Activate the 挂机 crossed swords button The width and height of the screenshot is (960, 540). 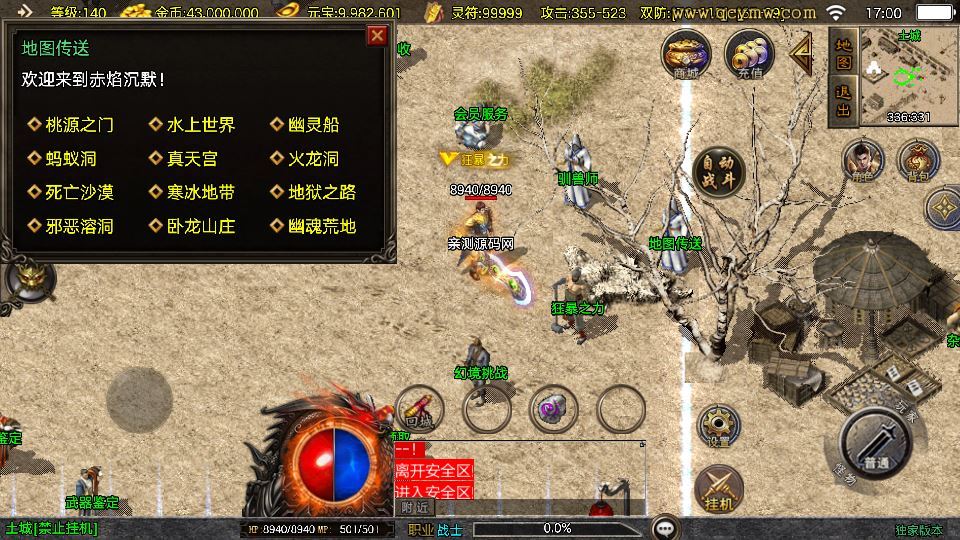[x=718, y=489]
